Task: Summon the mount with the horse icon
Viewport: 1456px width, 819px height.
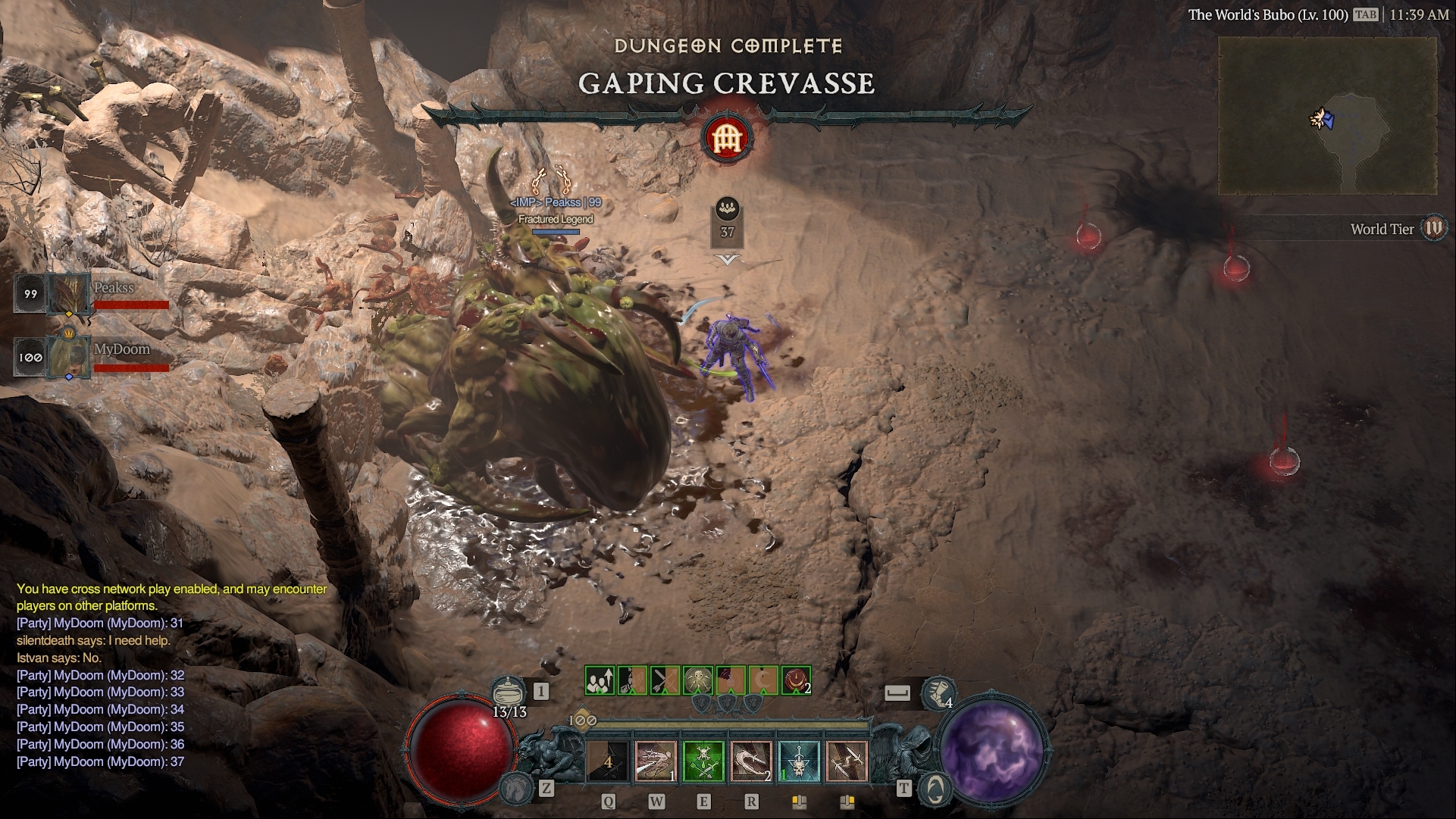Action: point(515,788)
